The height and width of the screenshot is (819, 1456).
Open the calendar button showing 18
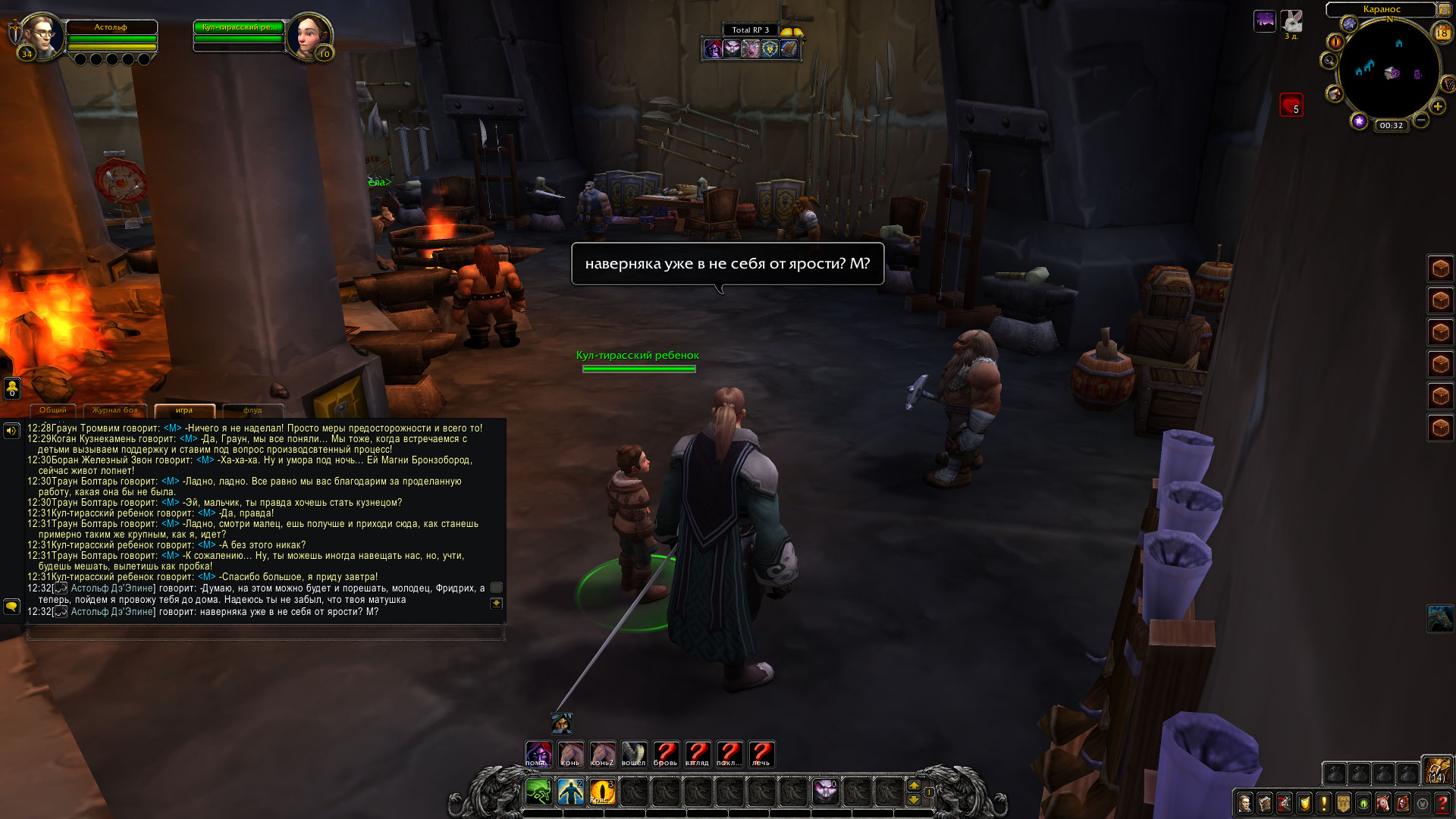[1442, 33]
